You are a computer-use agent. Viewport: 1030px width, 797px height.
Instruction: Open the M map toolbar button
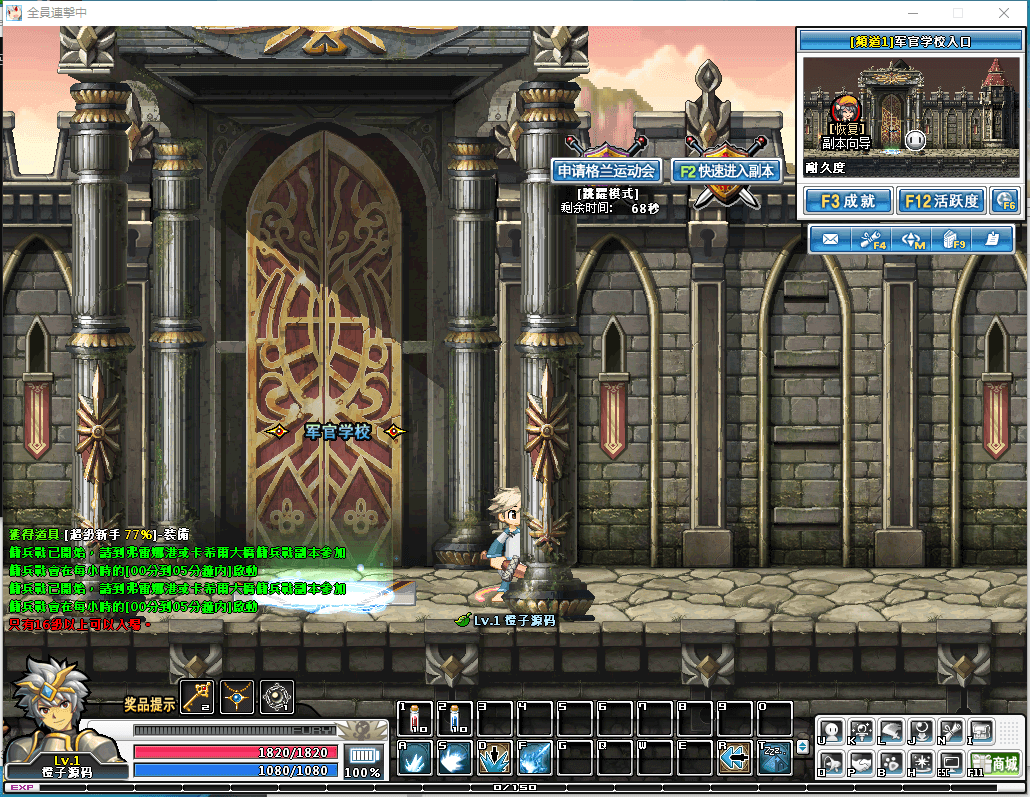tap(914, 240)
